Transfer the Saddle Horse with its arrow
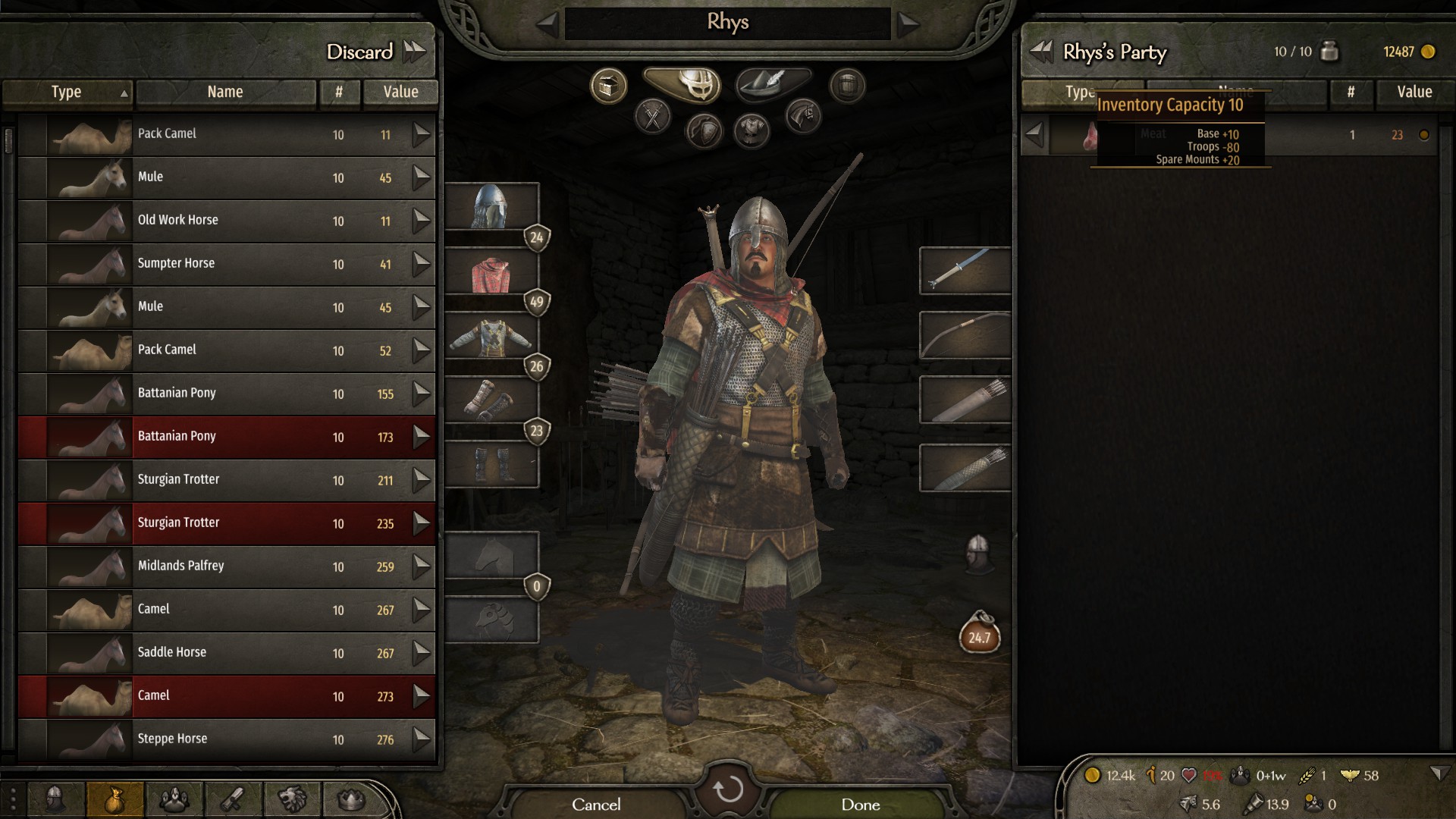1456x819 pixels. tap(422, 652)
